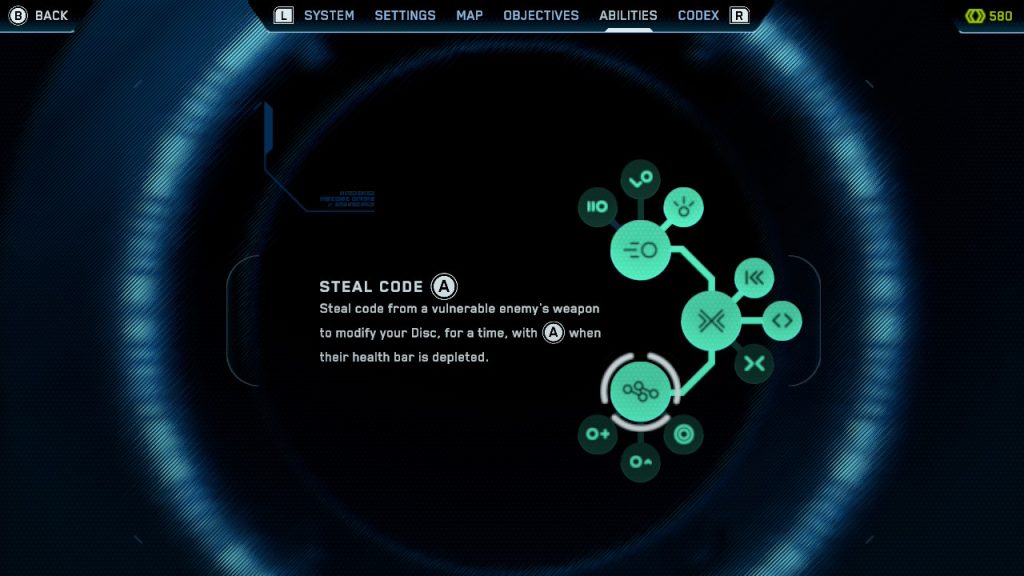Viewport: 1024px width, 576px height.
Task: Open the Settings tab
Action: coord(405,15)
